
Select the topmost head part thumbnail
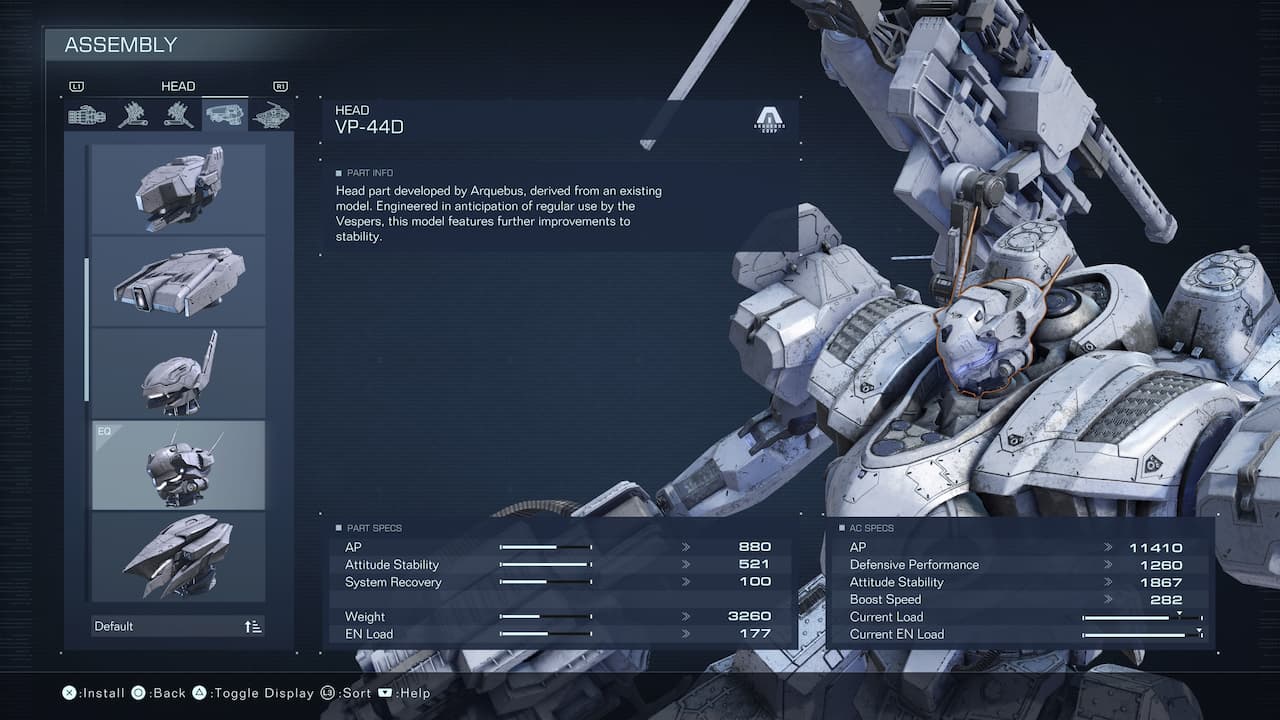(x=178, y=188)
